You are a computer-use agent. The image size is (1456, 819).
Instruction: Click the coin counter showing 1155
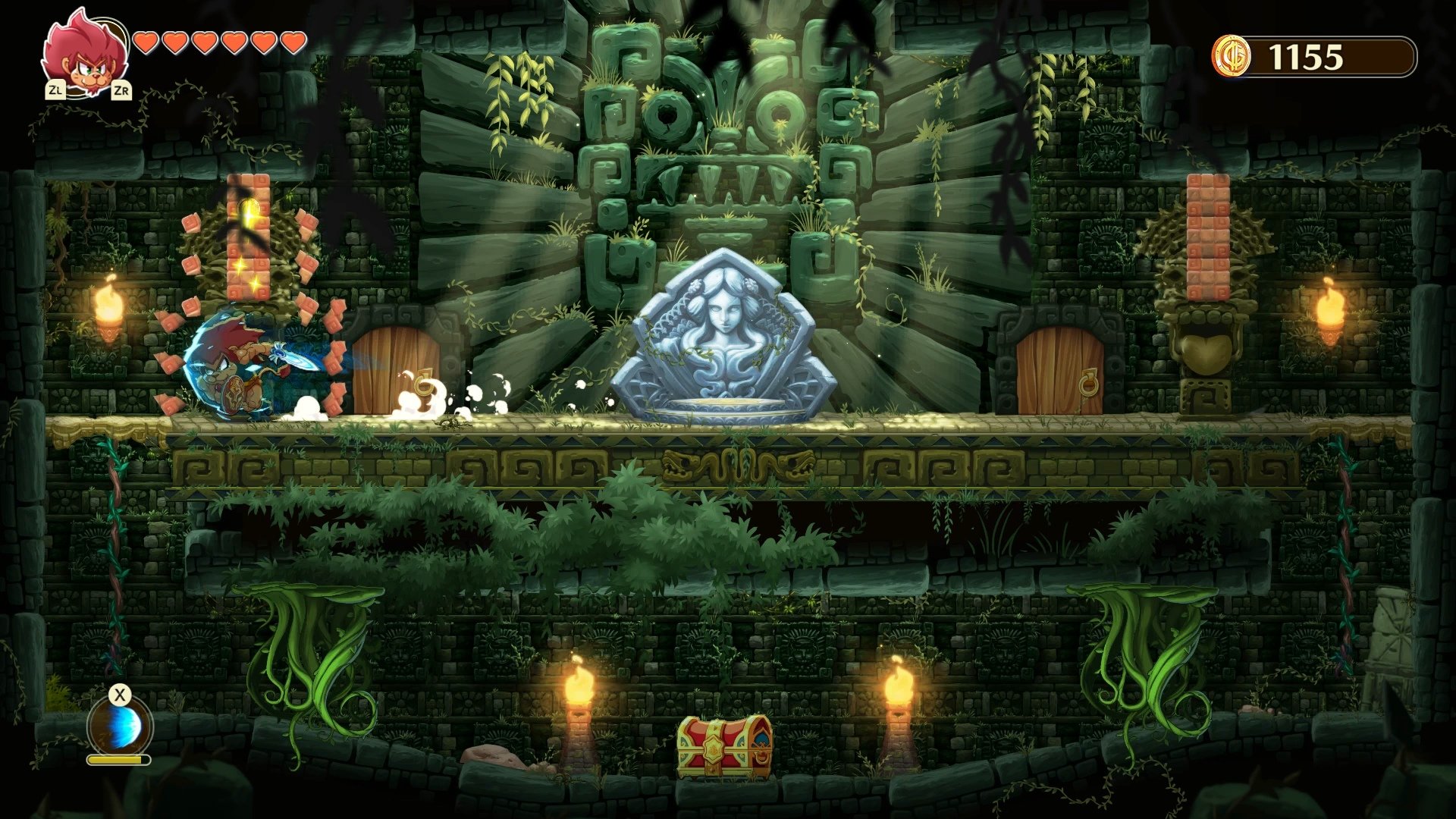coord(1304,55)
